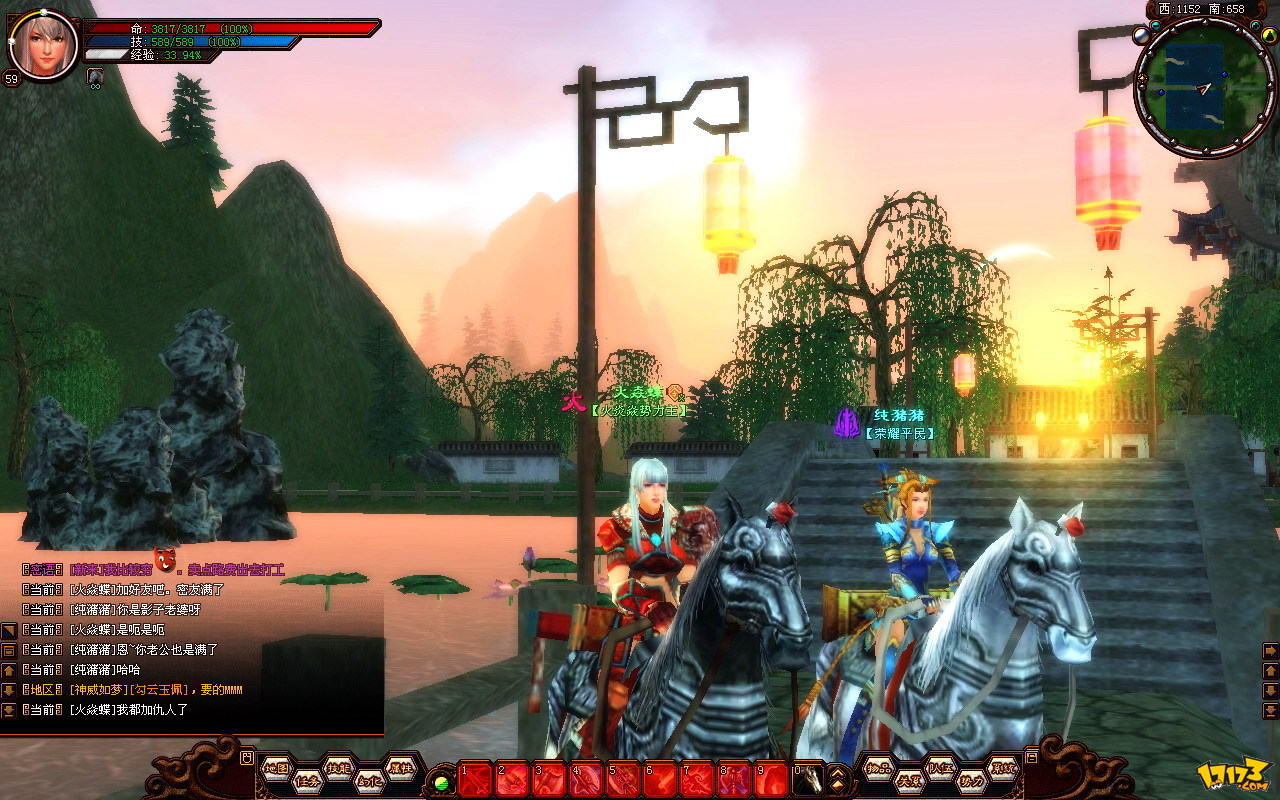
Task: Click the chat scroll-up arrow button
Action: pos(8,670)
